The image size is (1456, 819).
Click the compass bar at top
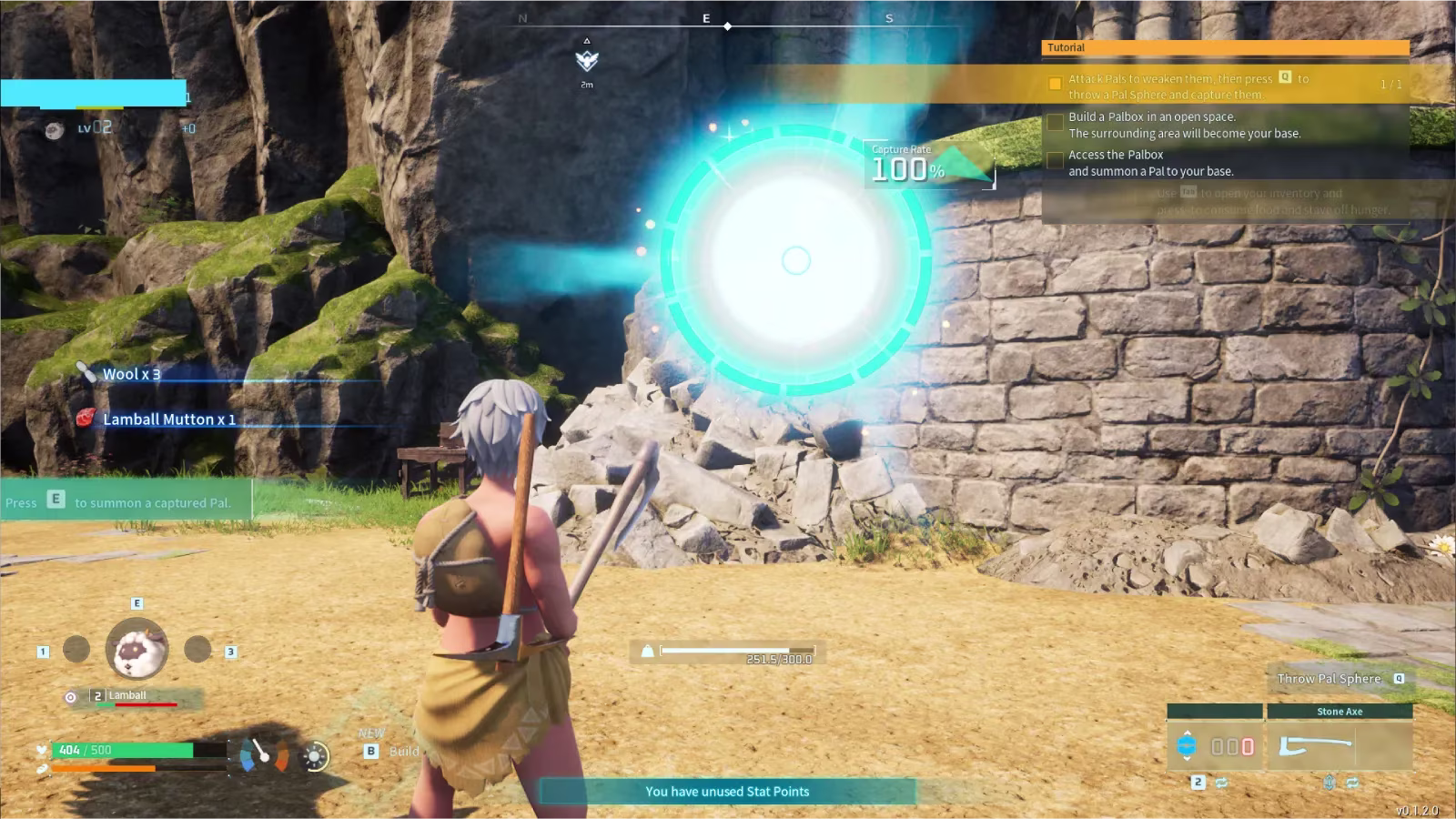[x=728, y=19]
